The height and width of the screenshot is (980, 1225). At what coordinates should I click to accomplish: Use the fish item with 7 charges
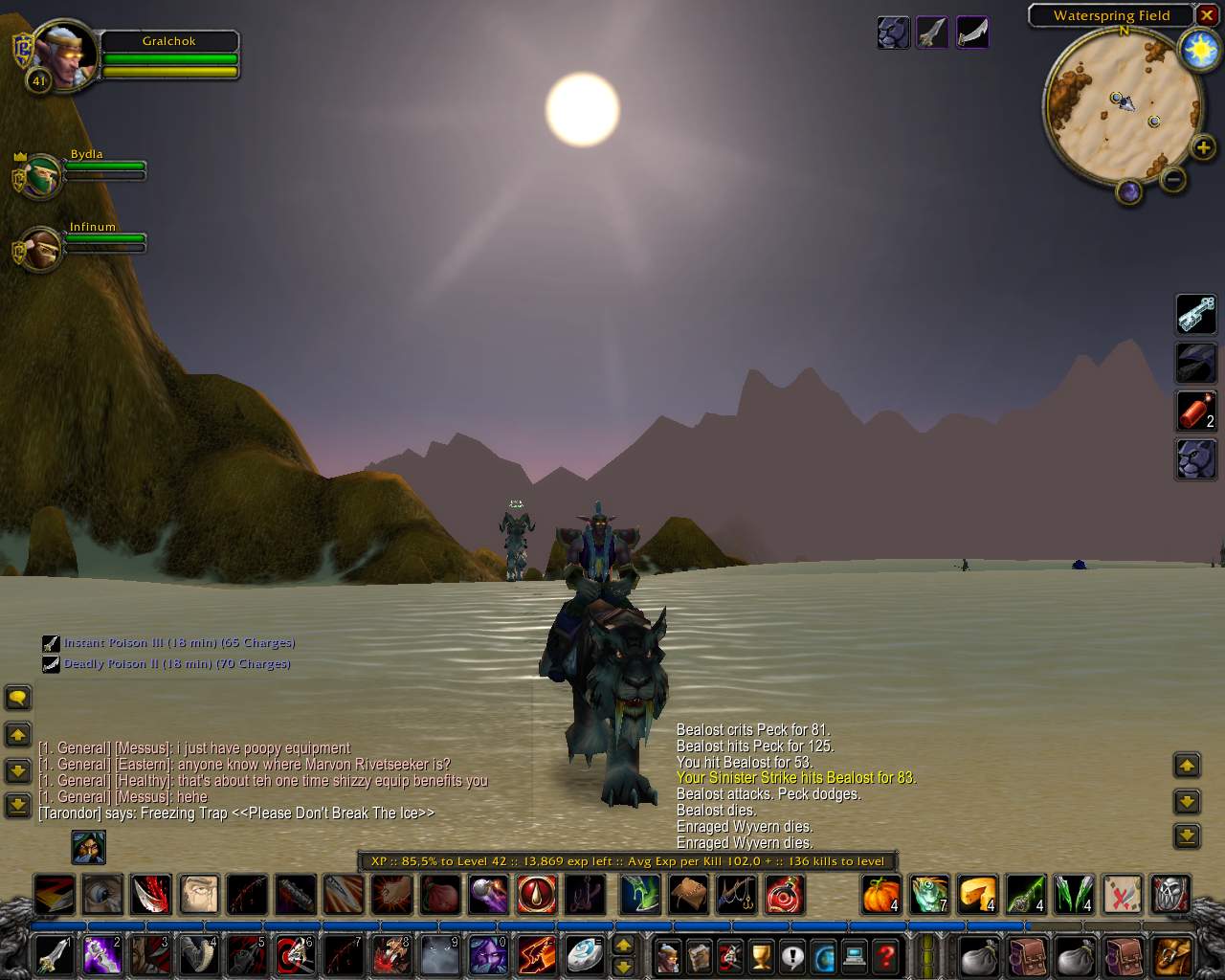pyautogui.click(x=929, y=895)
